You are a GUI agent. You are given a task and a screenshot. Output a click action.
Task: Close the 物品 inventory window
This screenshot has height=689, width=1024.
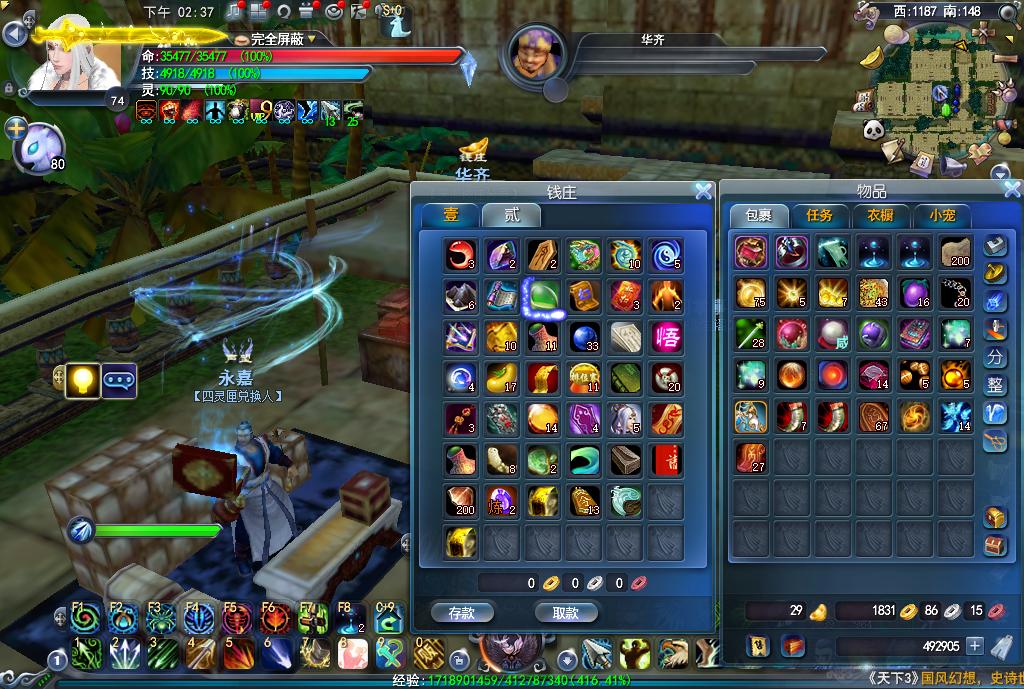click(1011, 189)
